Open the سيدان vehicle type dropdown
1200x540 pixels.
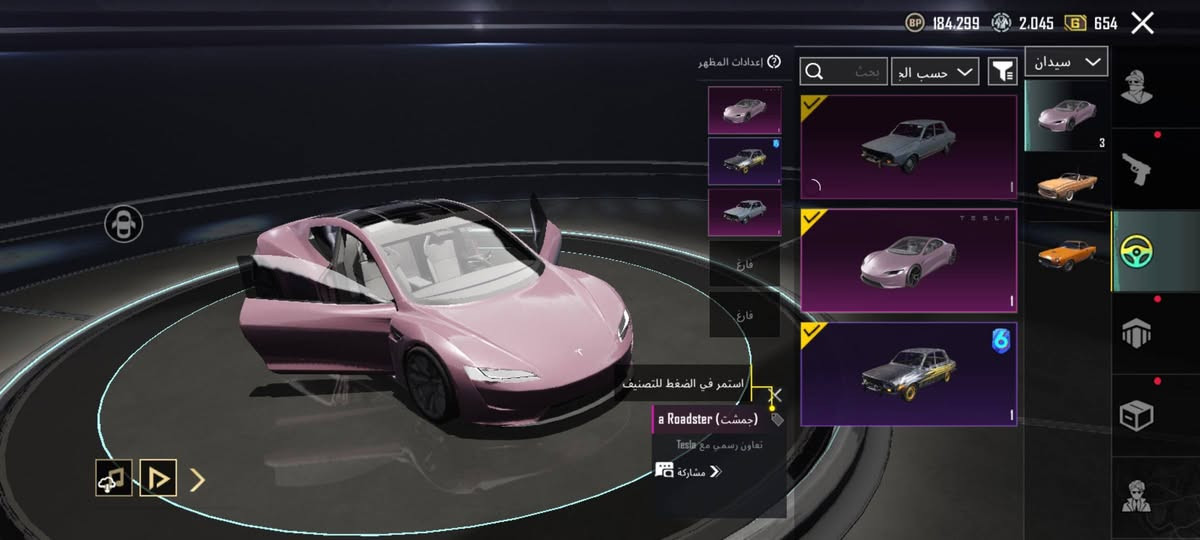pos(1066,62)
